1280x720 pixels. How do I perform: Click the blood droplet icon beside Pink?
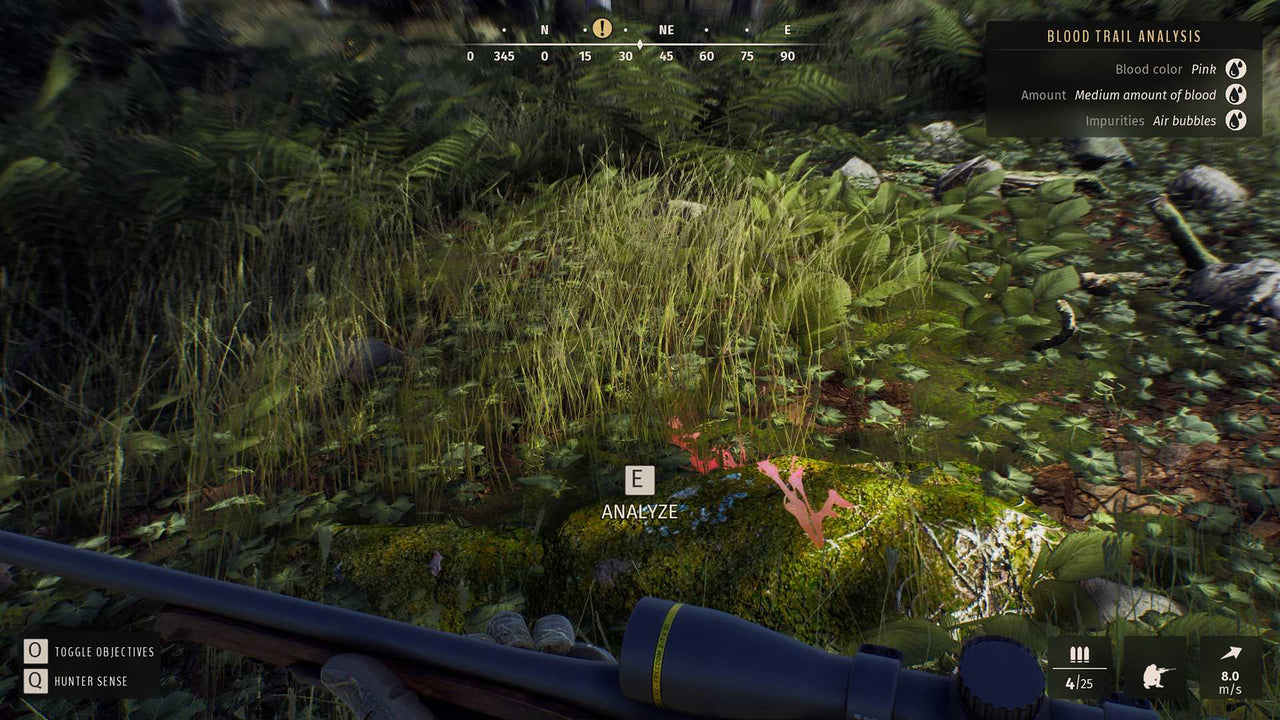1236,68
